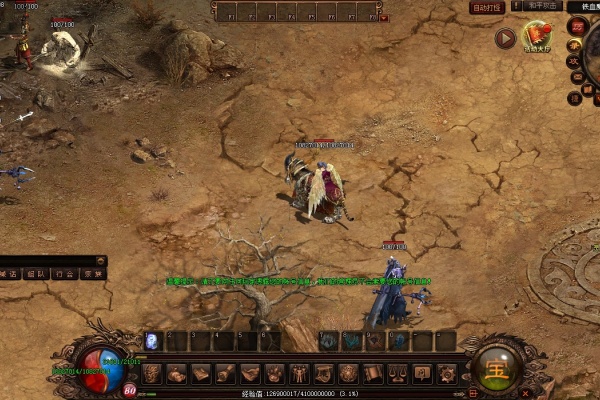Image resolution: width=600 pixels, height=400 pixels.
Task: Collapse the chat panel with round arrow
Action: pyautogui.click(x=102, y=261)
